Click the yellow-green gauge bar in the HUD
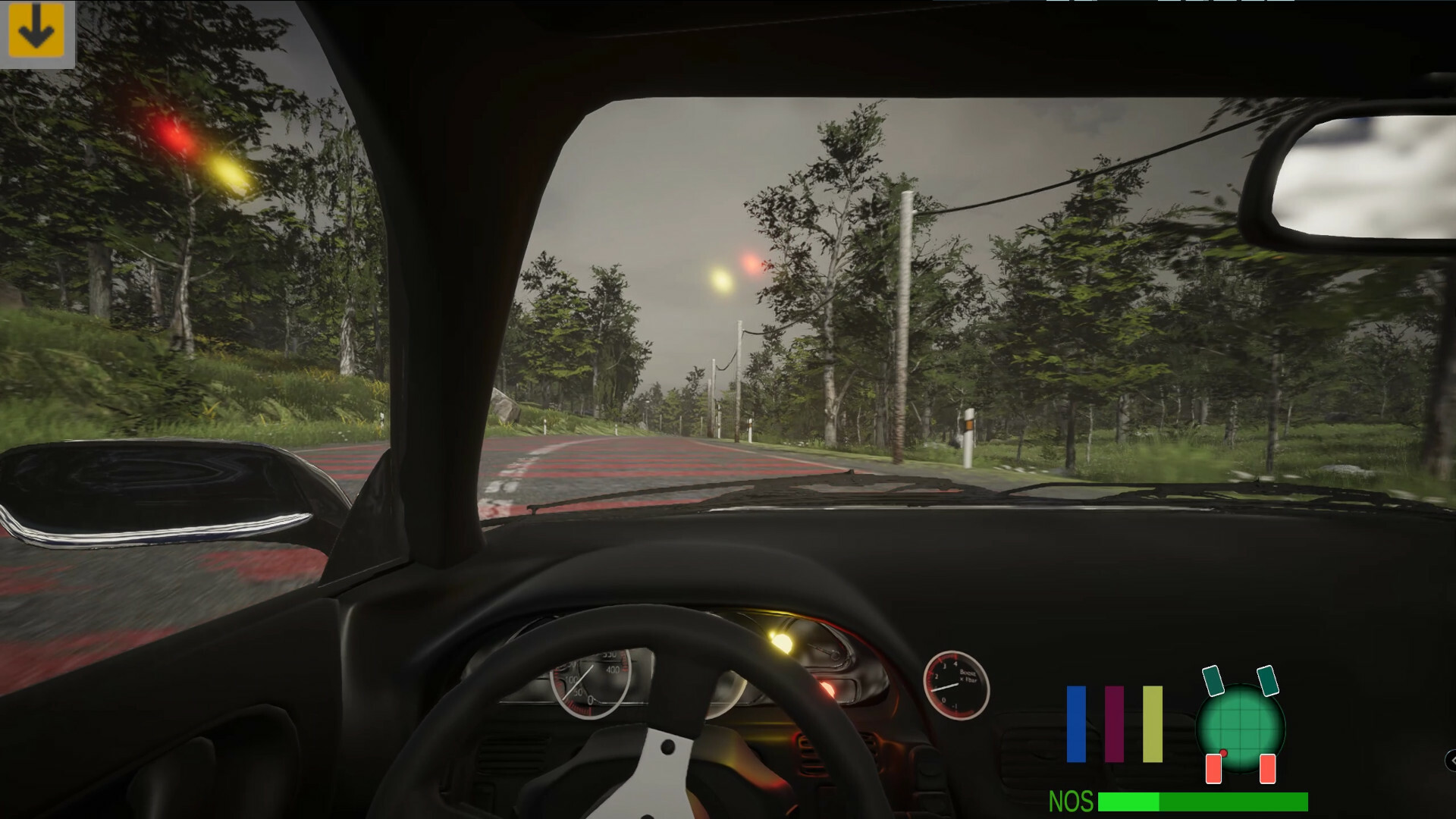The height and width of the screenshot is (819, 1456). point(1153,724)
